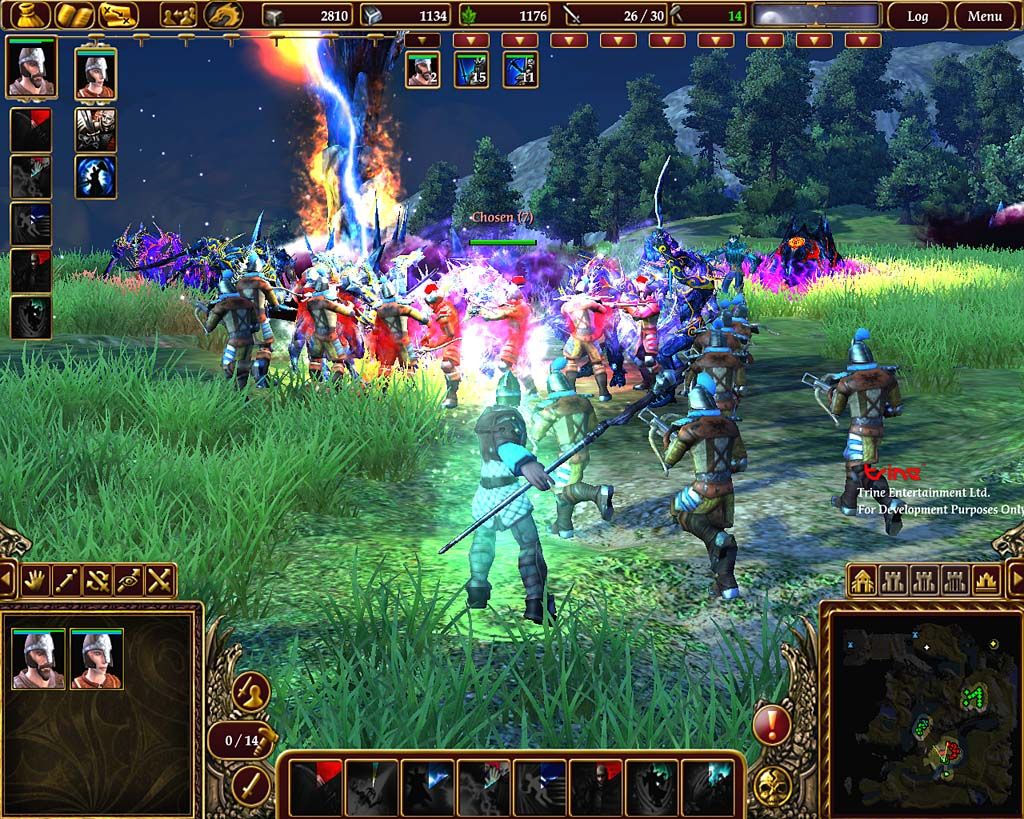Choose the open hand stop command
Image resolution: width=1024 pixels, height=819 pixels.
[x=36, y=580]
